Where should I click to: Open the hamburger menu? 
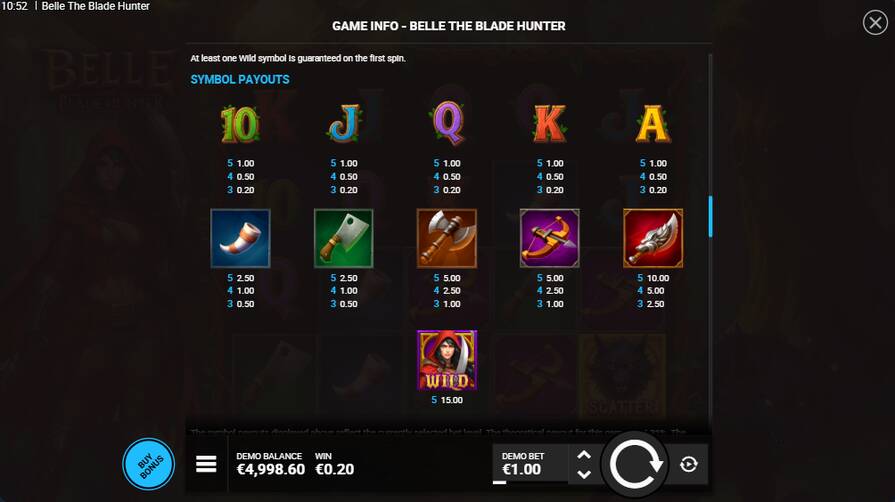(207, 464)
